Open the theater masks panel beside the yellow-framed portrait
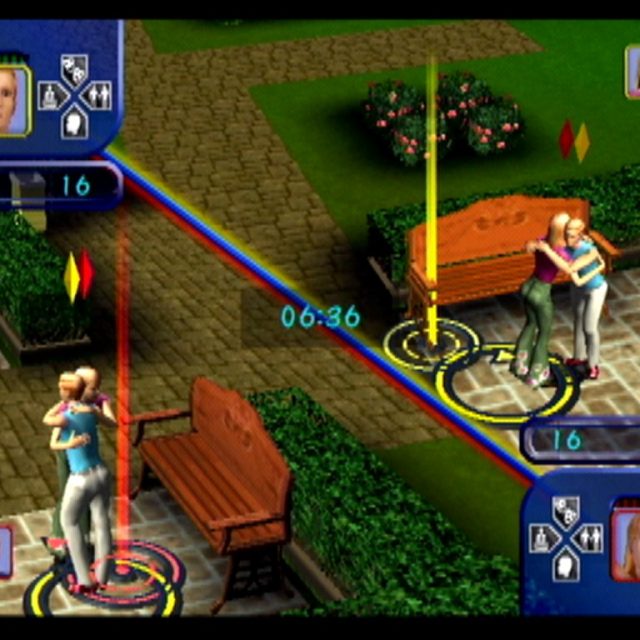640x640 pixels. point(74,68)
